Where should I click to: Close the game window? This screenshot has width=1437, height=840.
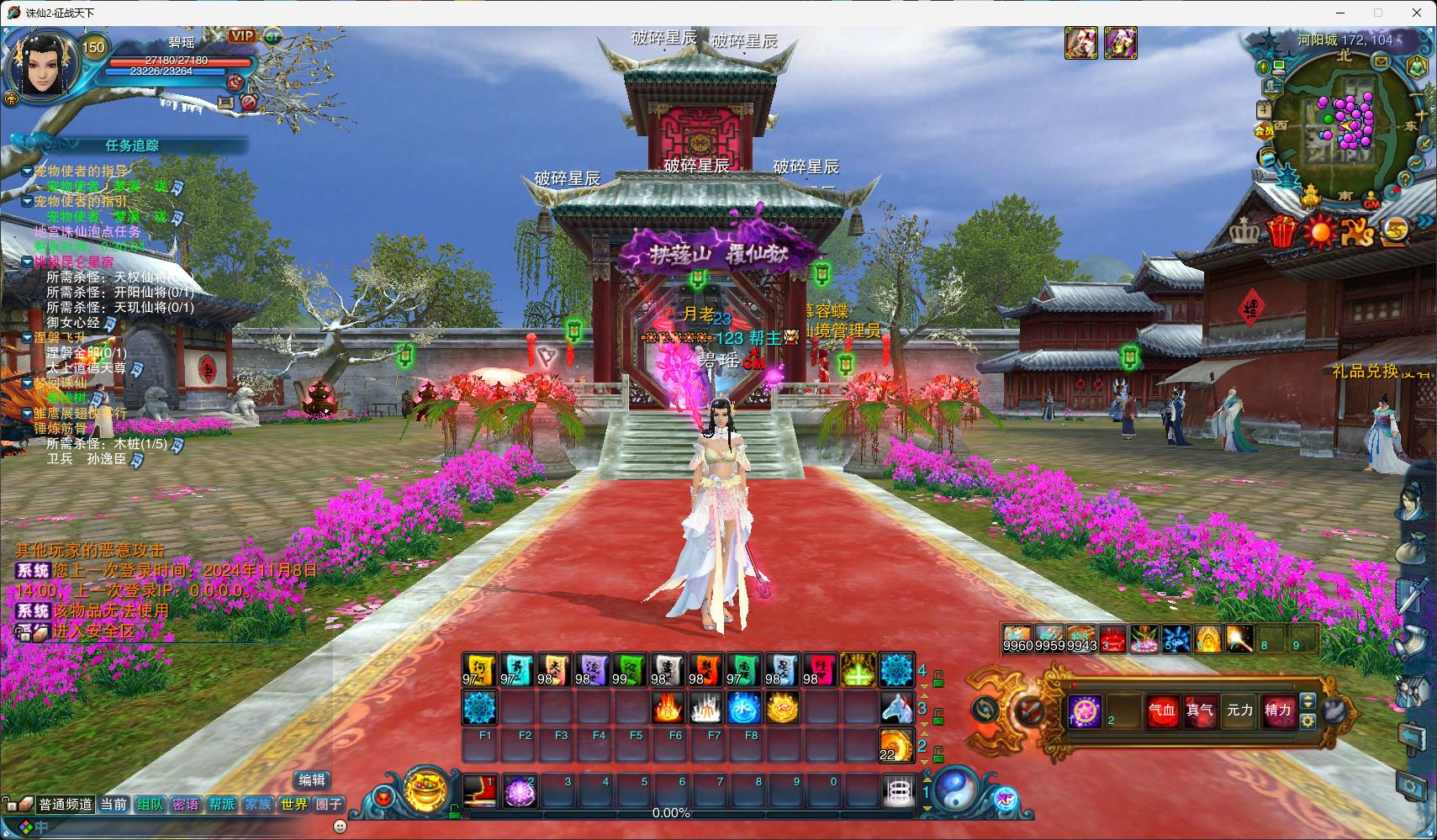pyautogui.click(x=1418, y=13)
